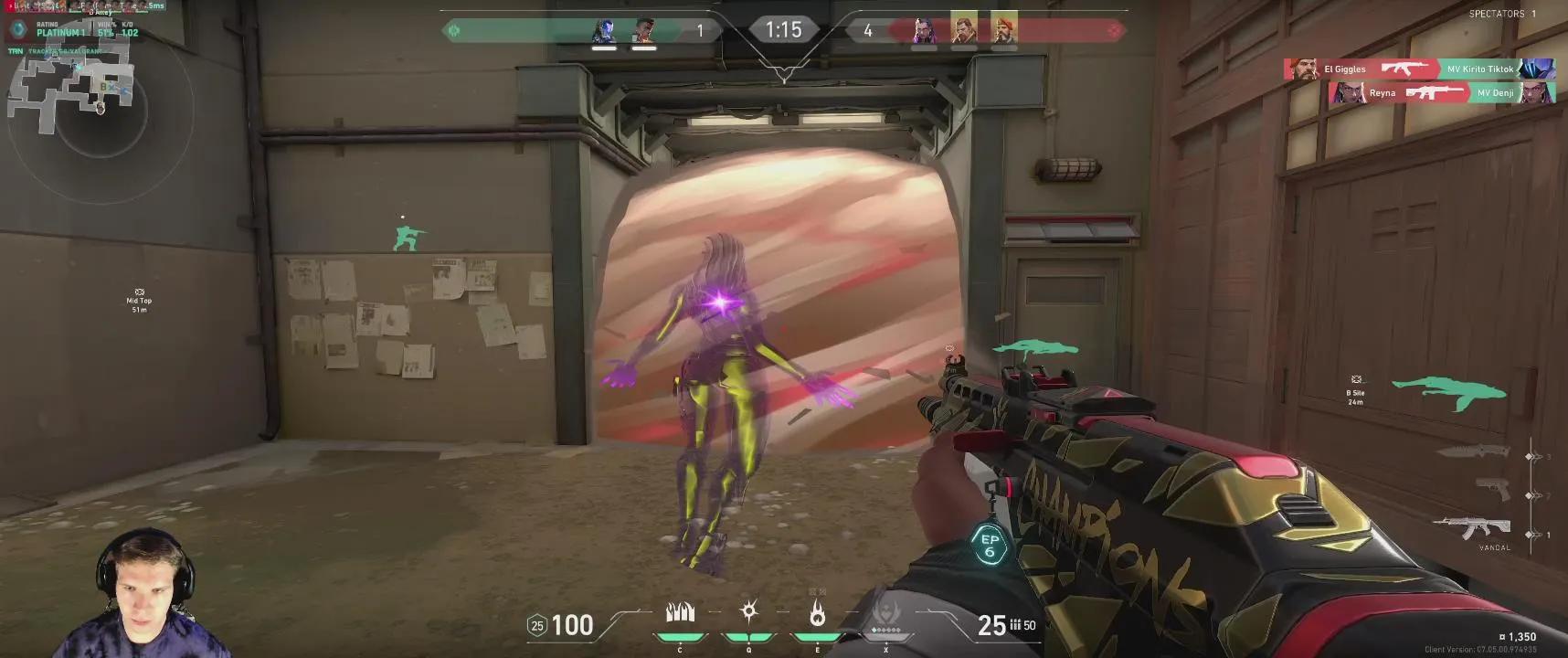
Task: Use the fireball ability icon
Action: [x=817, y=613]
